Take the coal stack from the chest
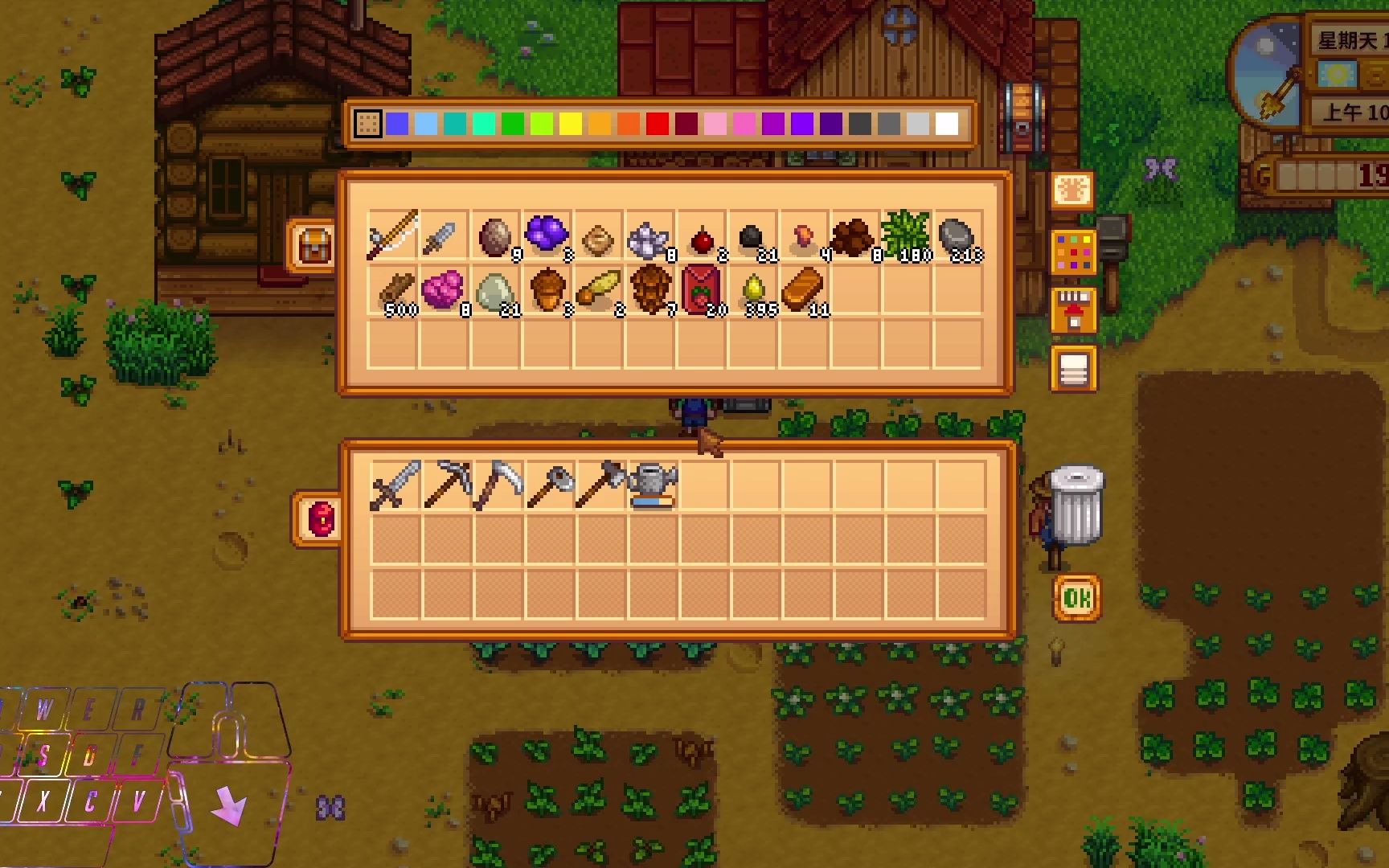This screenshot has height=868, width=1389. point(752,236)
